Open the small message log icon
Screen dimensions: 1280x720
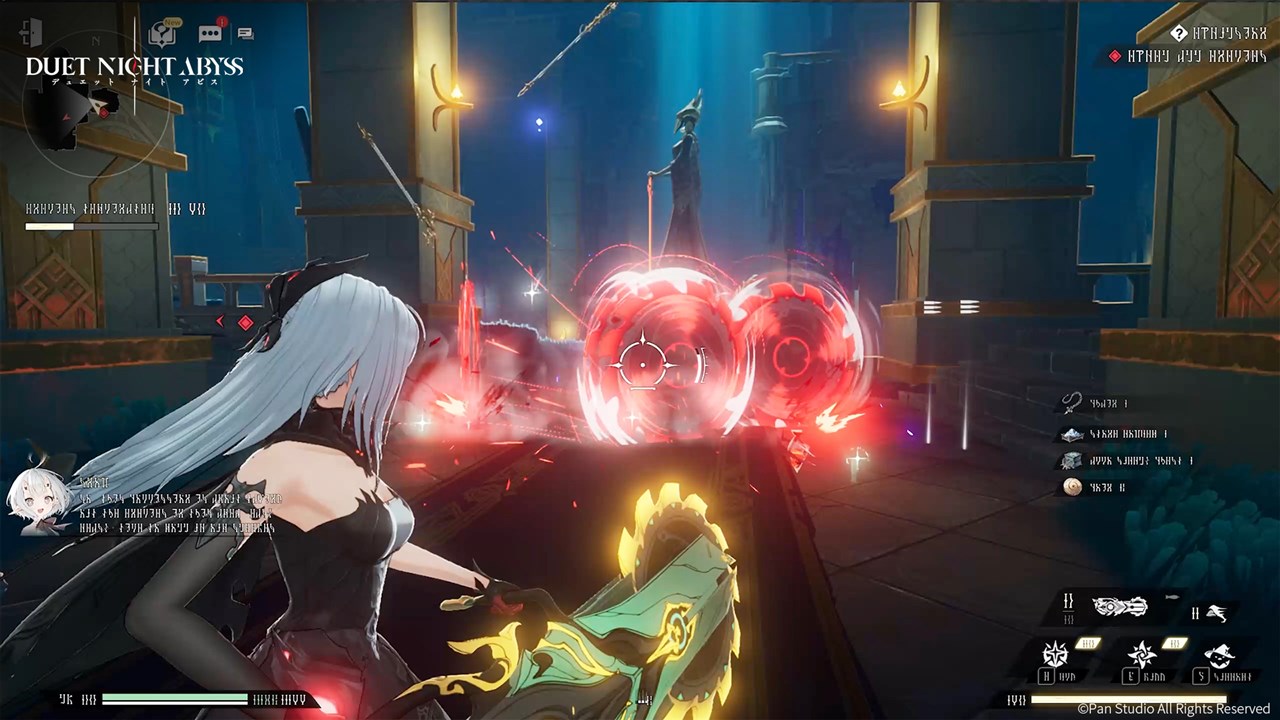point(245,33)
